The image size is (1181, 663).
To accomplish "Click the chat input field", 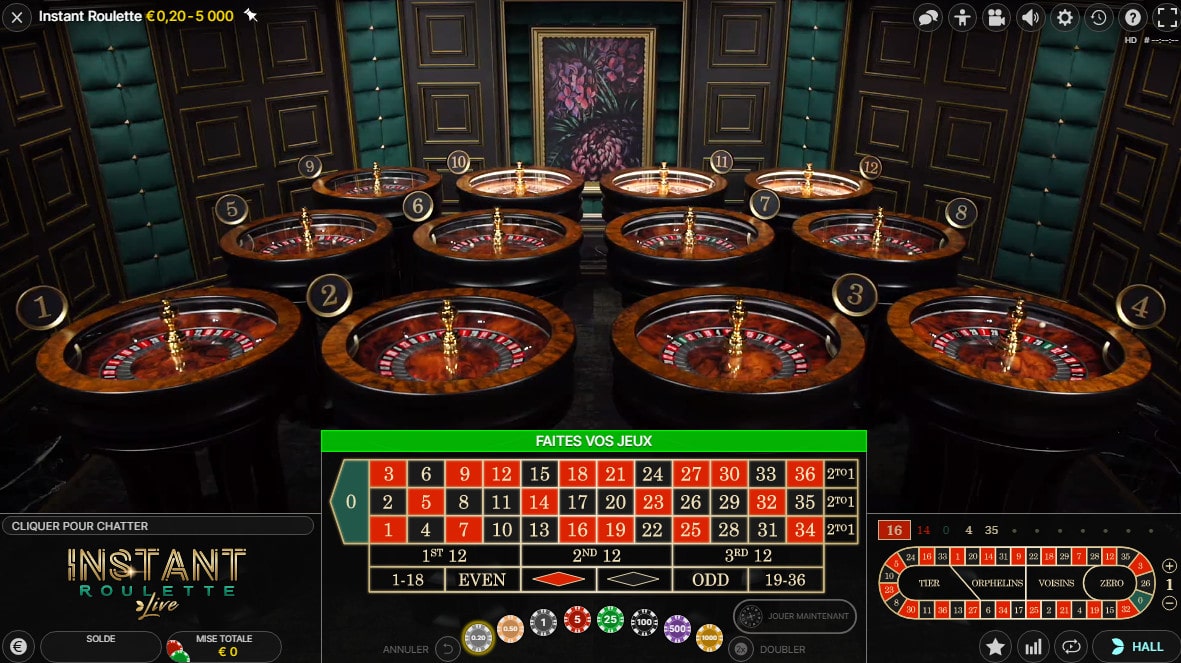I will pyautogui.click(x=156, y=526).
